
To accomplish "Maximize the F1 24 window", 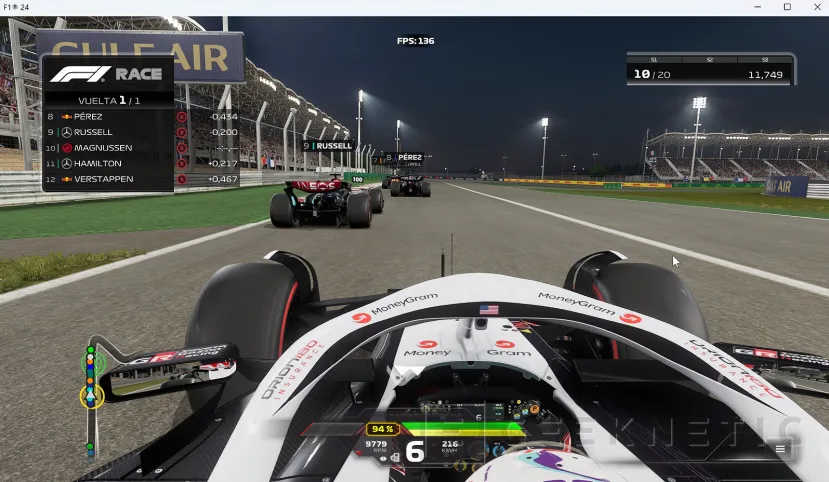I will click(x=787, y=7).
